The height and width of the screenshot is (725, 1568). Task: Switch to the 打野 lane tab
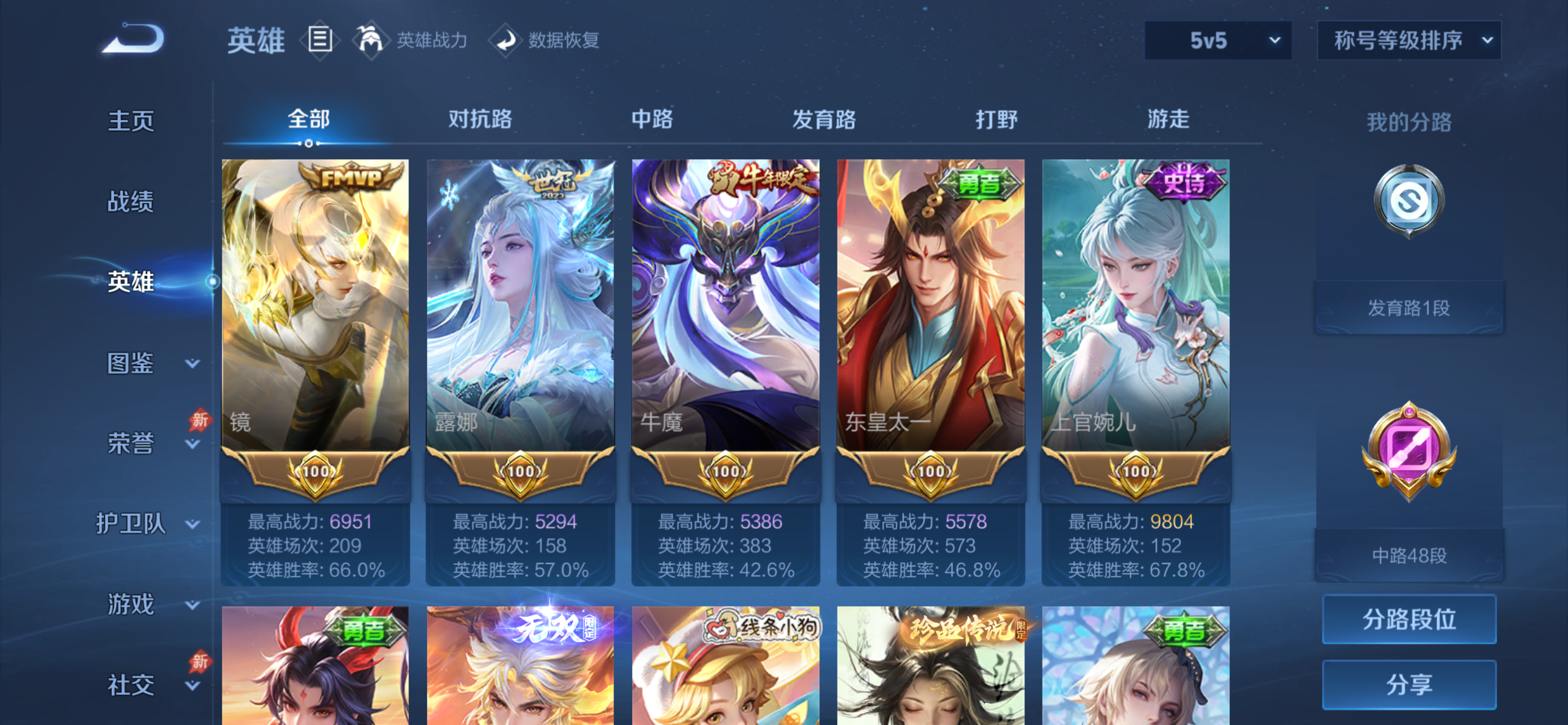coord(996,120)
